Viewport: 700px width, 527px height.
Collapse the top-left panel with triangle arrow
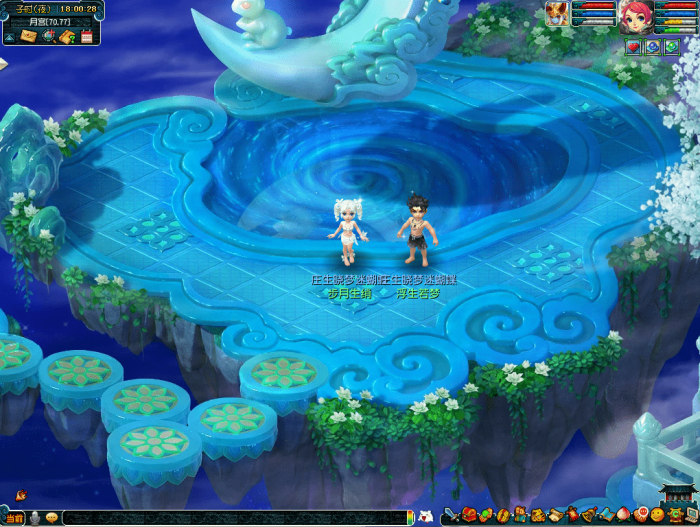tap(9, 38)
